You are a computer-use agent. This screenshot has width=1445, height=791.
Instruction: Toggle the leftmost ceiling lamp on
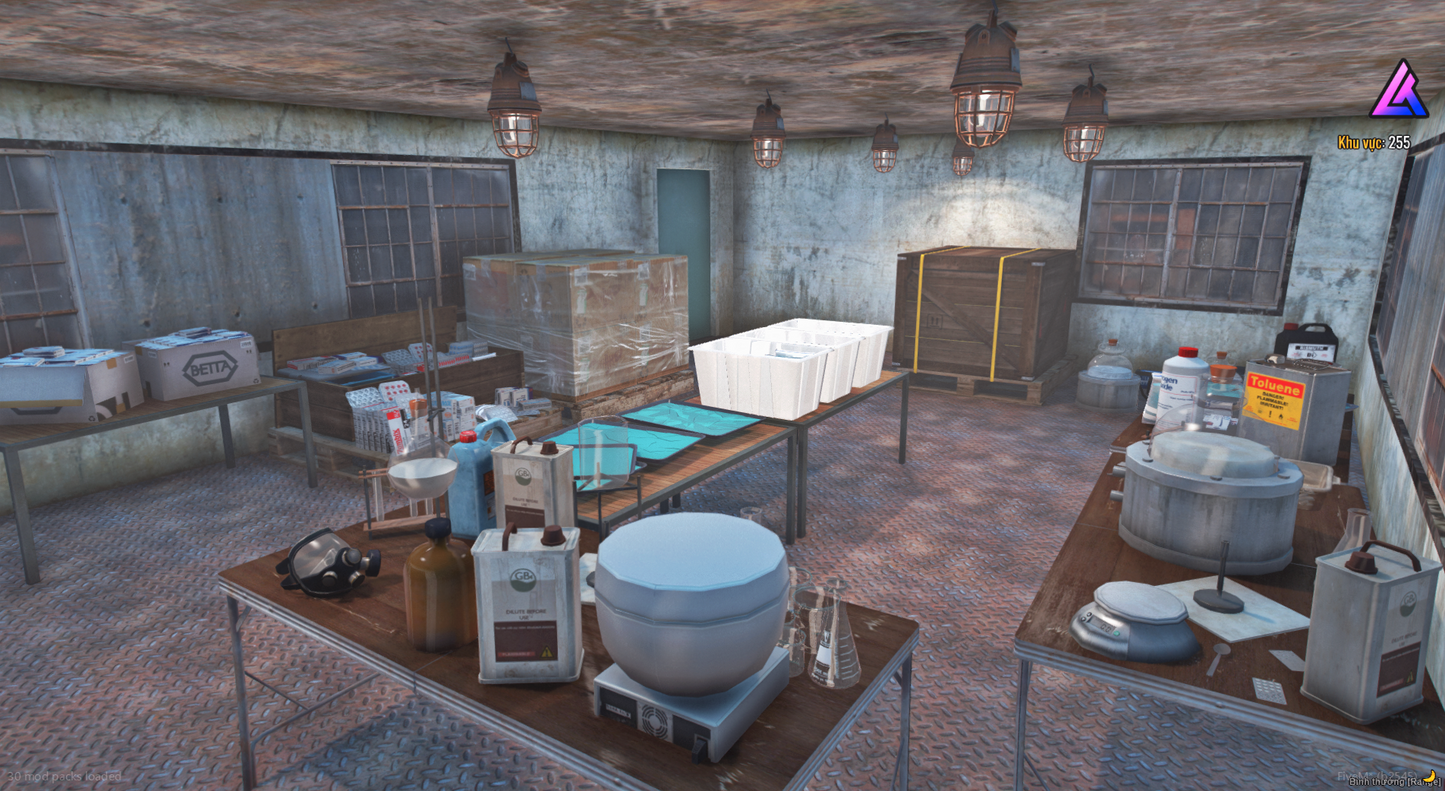(516, 110)
